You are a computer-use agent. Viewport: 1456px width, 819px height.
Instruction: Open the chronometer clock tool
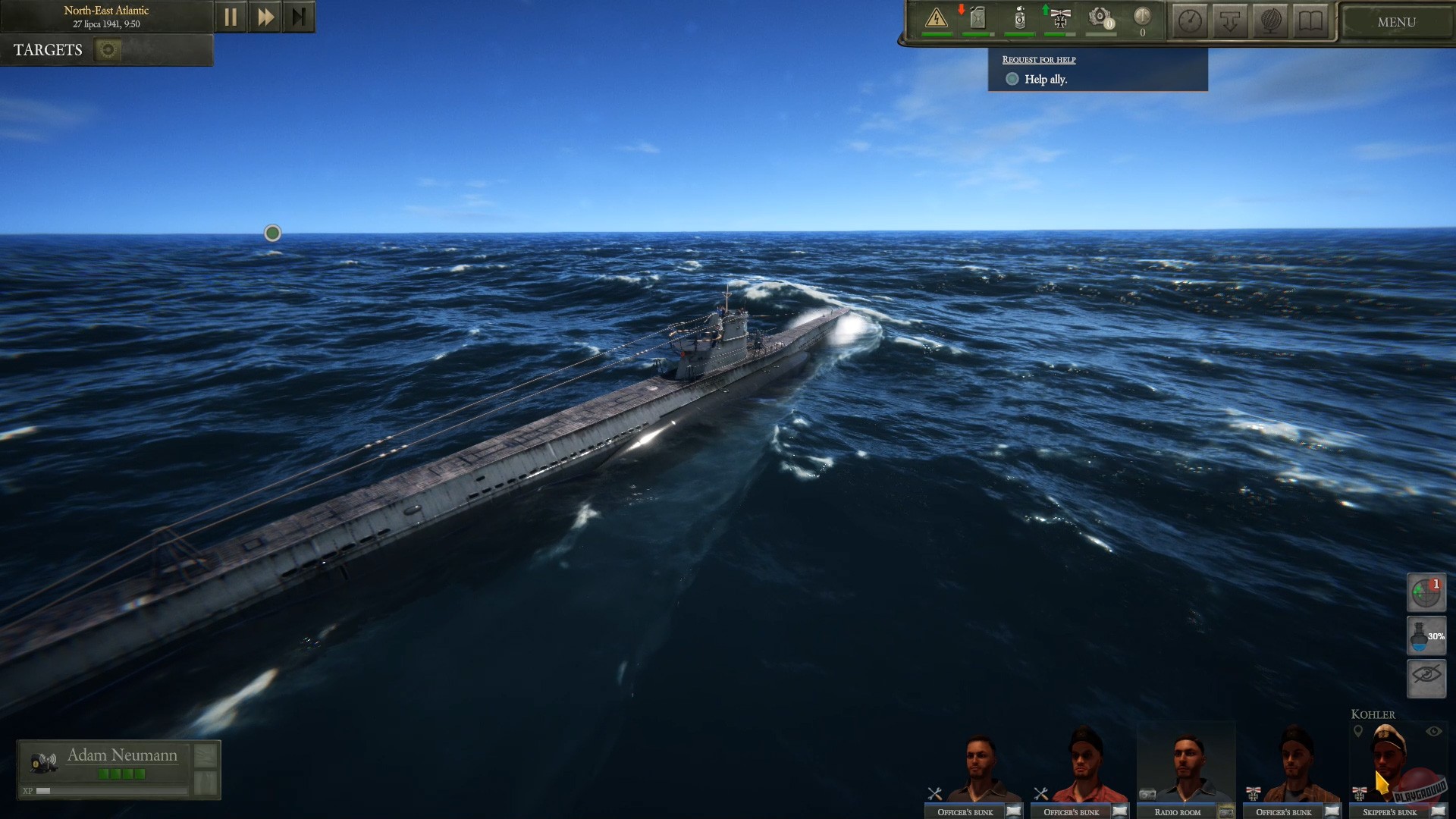click(x=1189, y=21)
